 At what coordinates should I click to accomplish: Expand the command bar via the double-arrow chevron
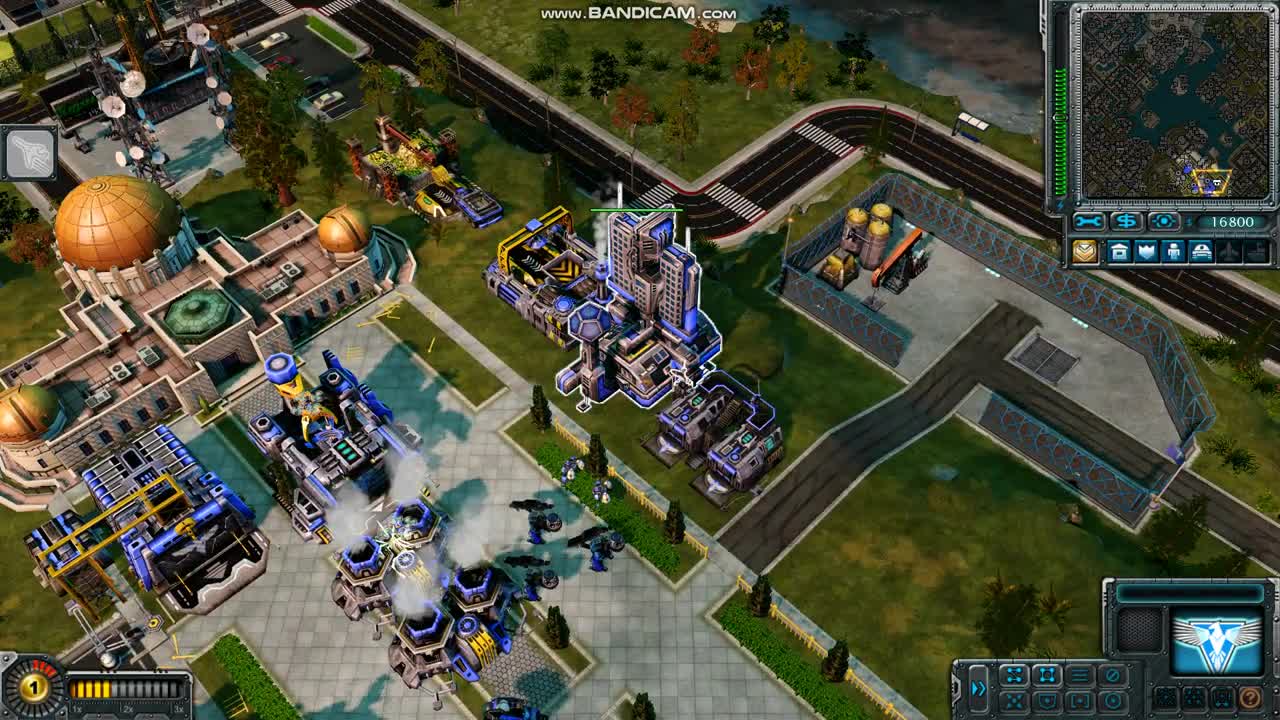coord(980,687)
